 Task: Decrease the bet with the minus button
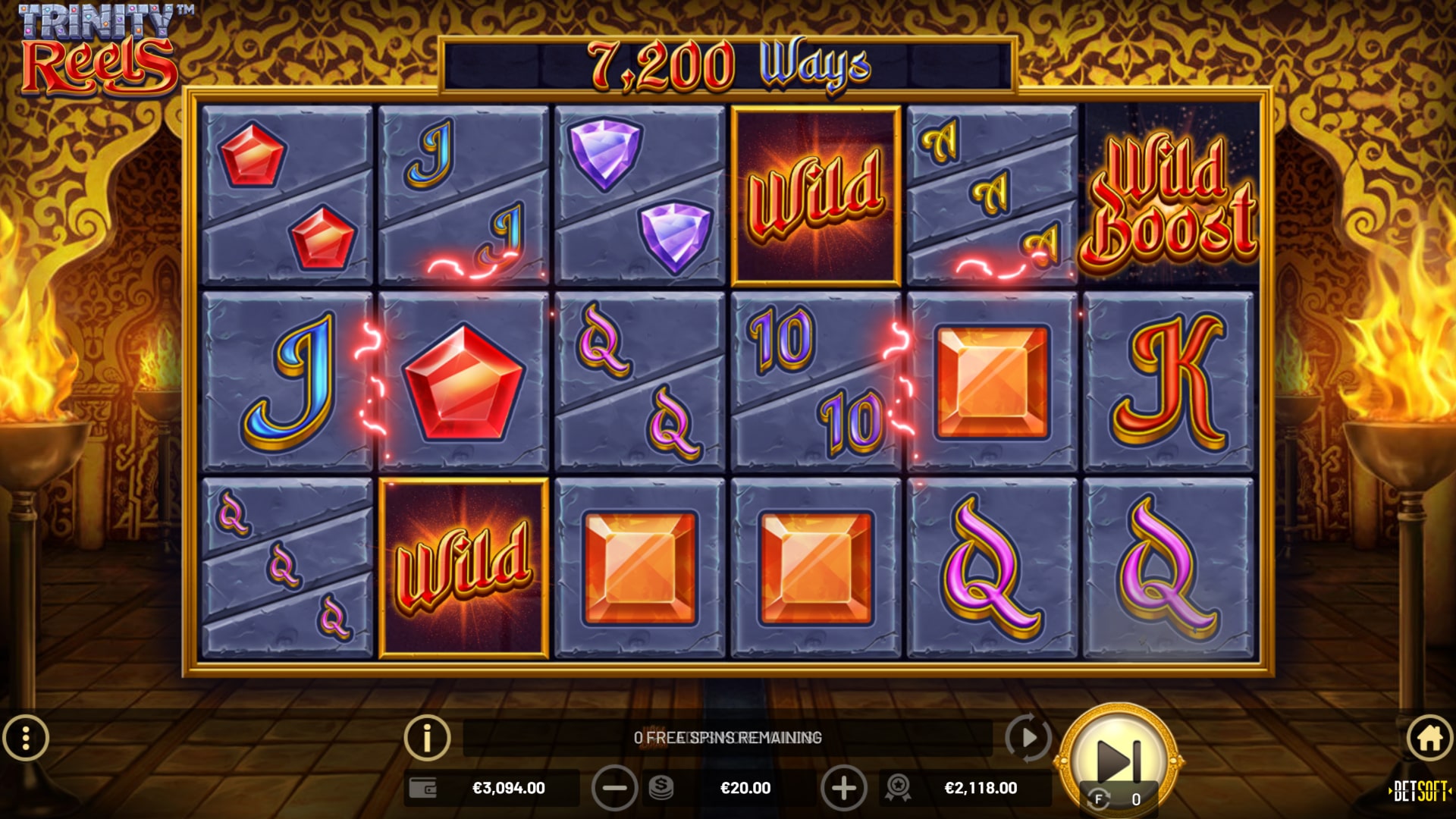[614, 788]
